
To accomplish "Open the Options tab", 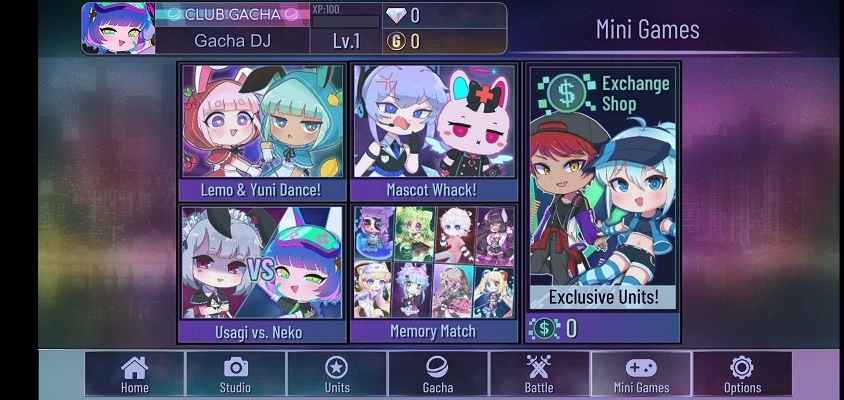I will click(x=742, y=374).
